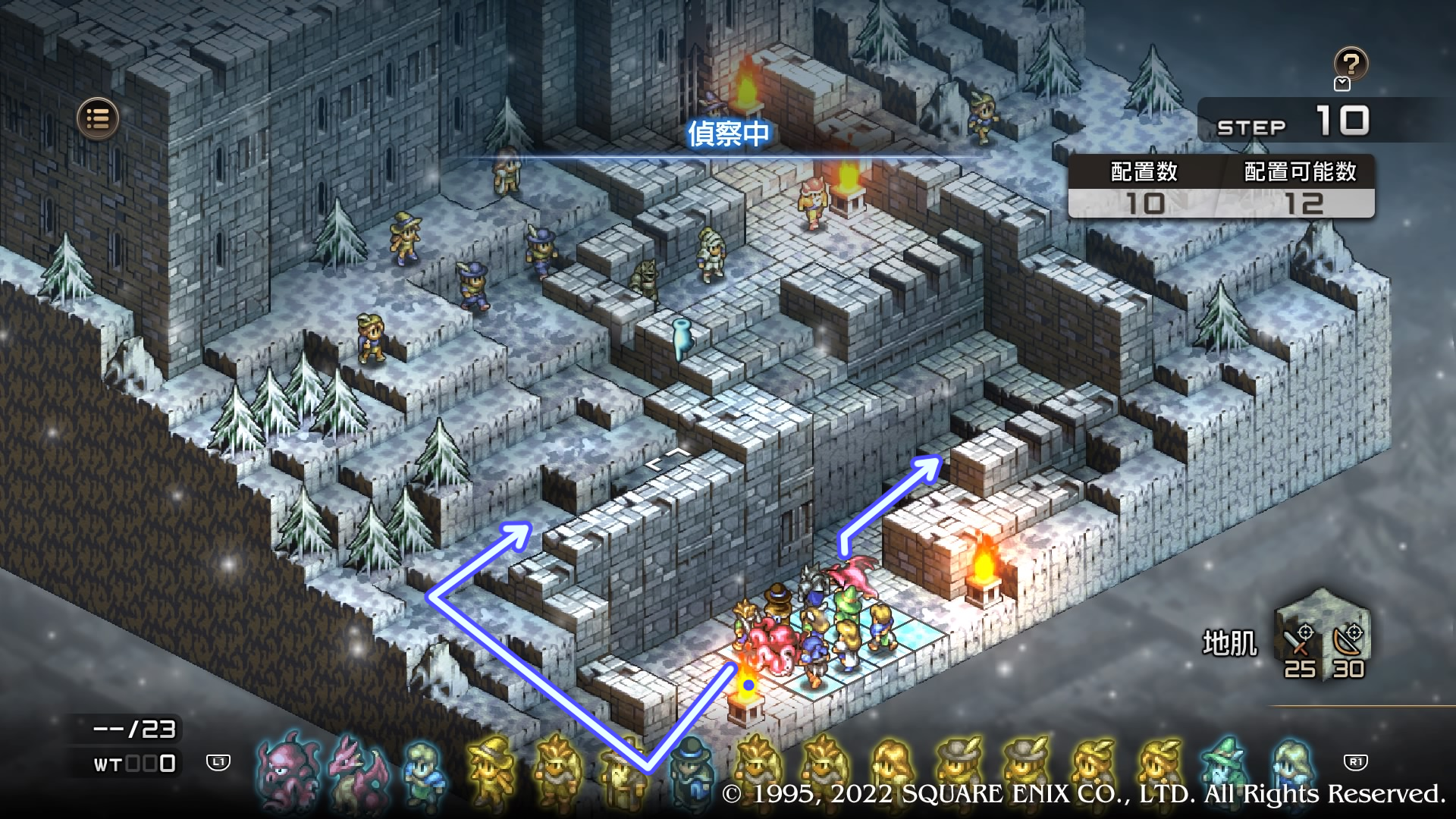Open the question mark help icon
The height and width of the screenshot is (819, 1456).
1351,64
